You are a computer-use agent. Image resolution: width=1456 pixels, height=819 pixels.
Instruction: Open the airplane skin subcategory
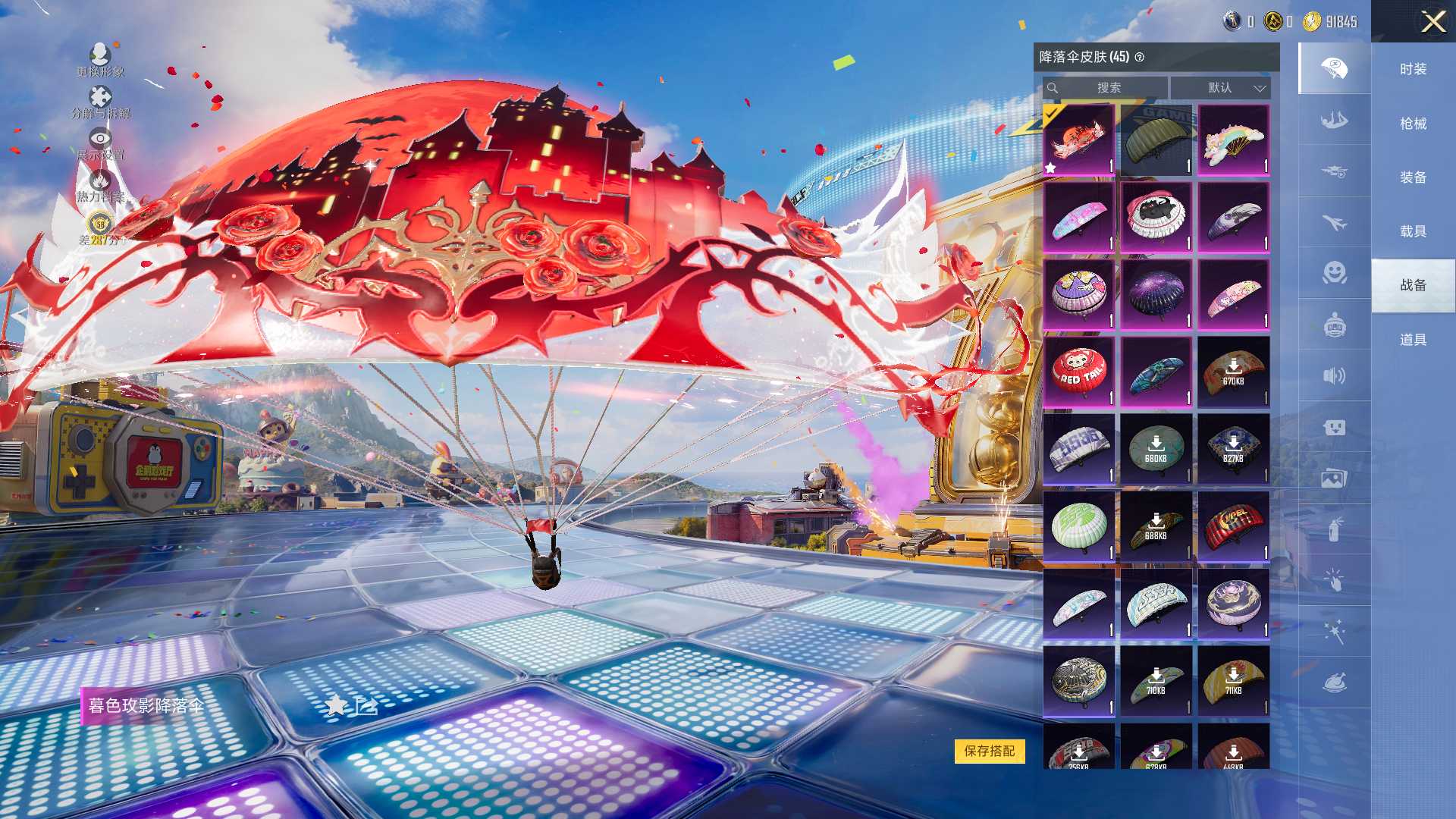coord(1335,223)
